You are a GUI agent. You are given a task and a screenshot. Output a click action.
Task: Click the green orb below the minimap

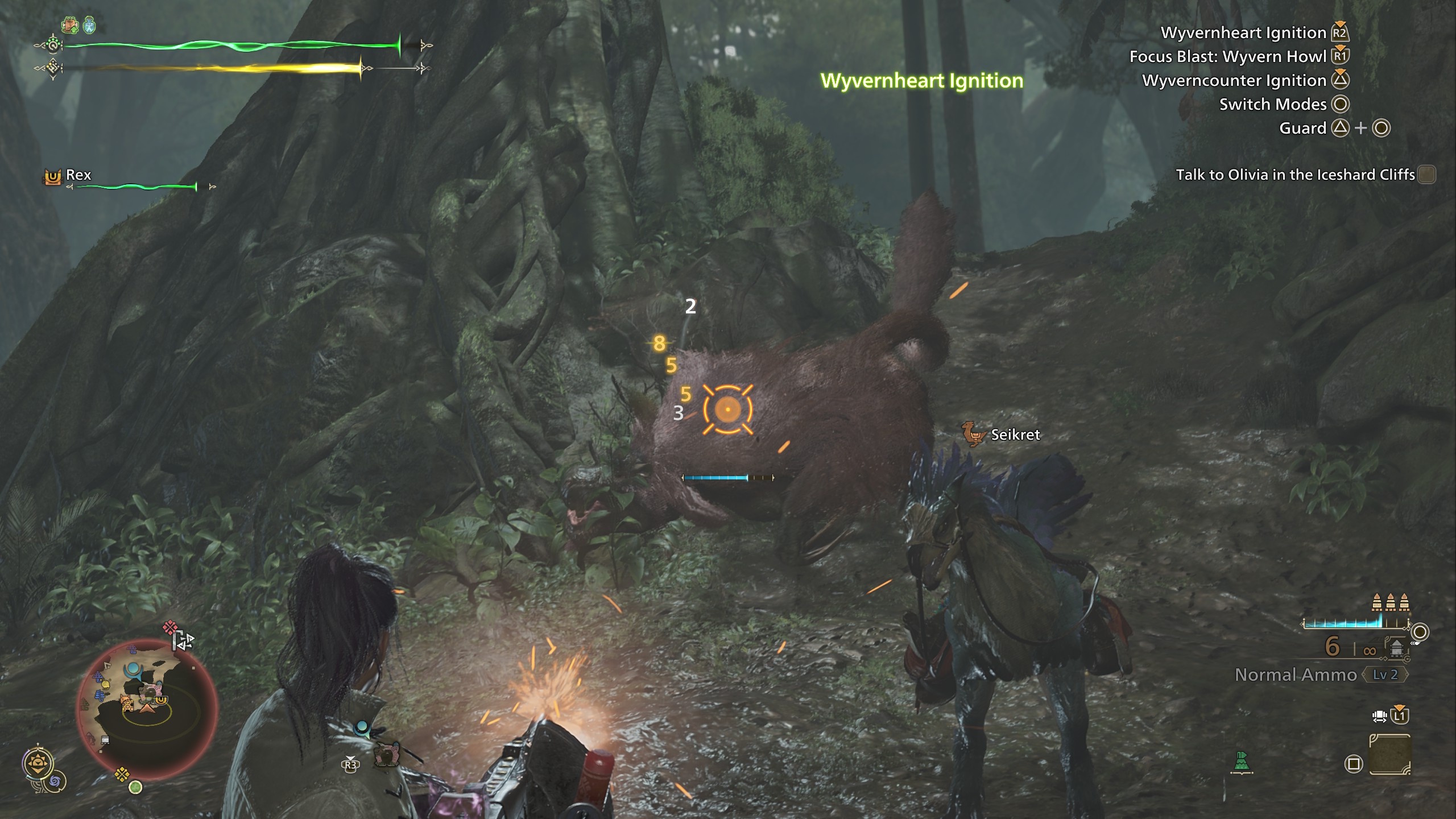135,788
